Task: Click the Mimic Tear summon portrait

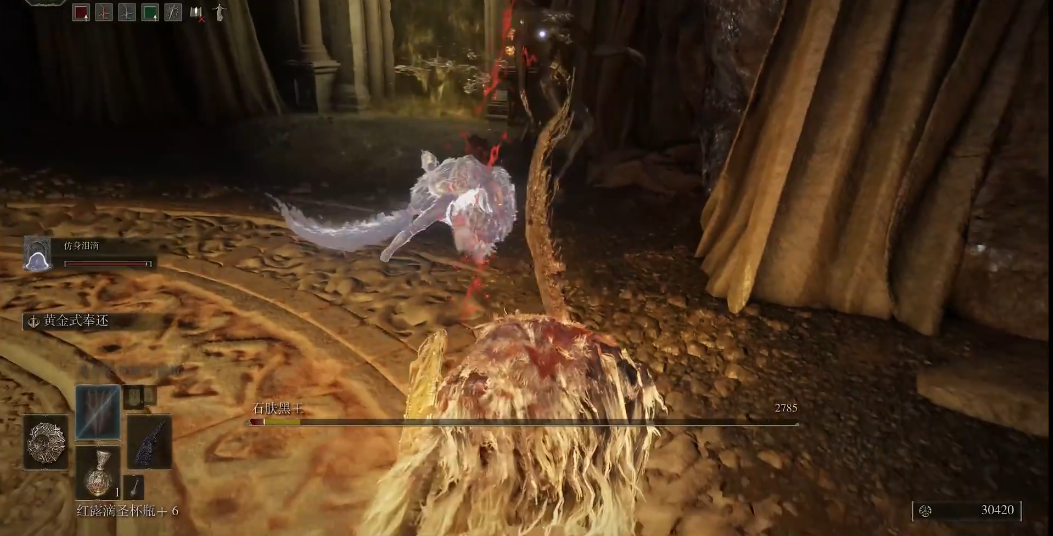Action: click(x=37, y=254)
